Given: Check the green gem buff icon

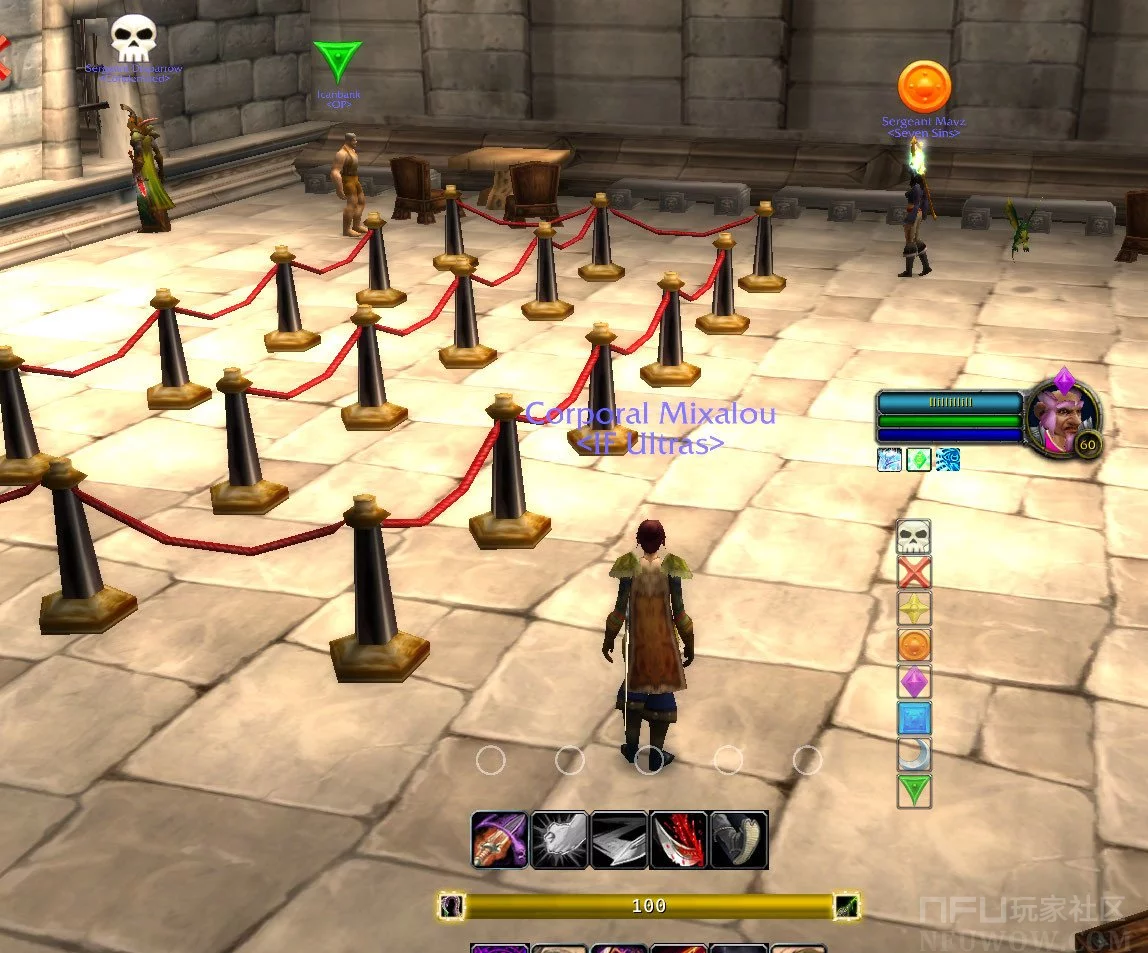Looking at the screenshot, I should pos(919,460).
